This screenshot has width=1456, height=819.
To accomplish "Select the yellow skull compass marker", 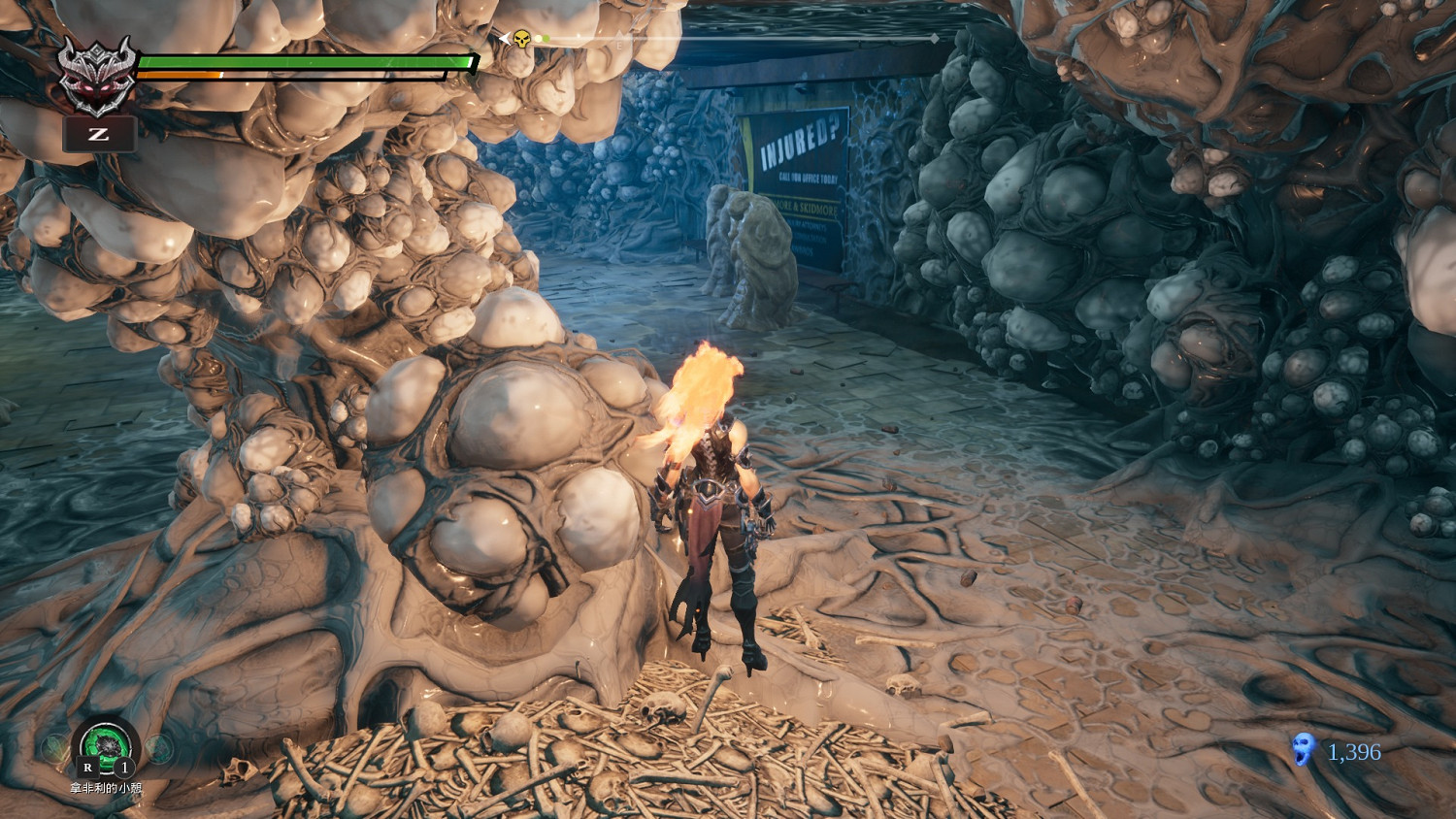I will coord(521,39).
